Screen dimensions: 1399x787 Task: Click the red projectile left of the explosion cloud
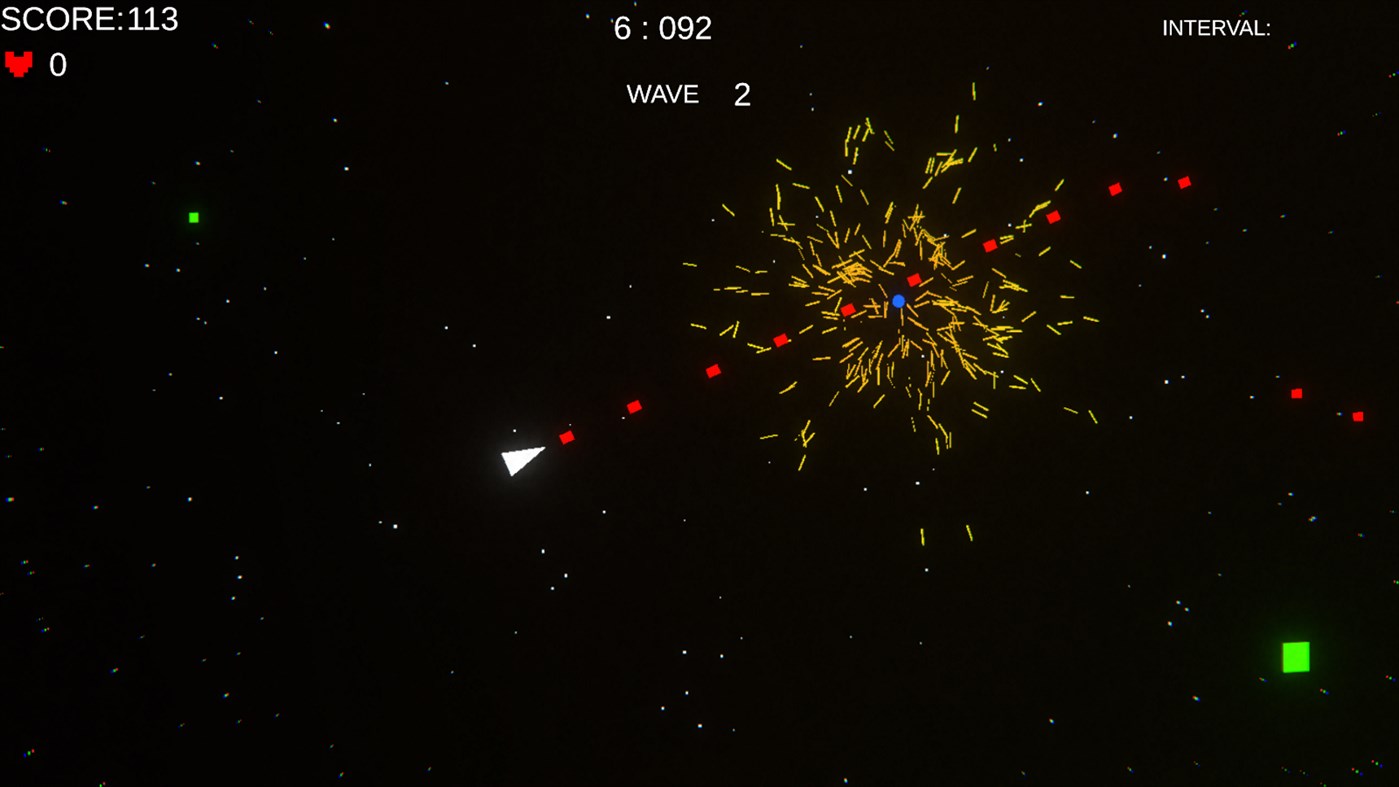[x=713, y=370]
